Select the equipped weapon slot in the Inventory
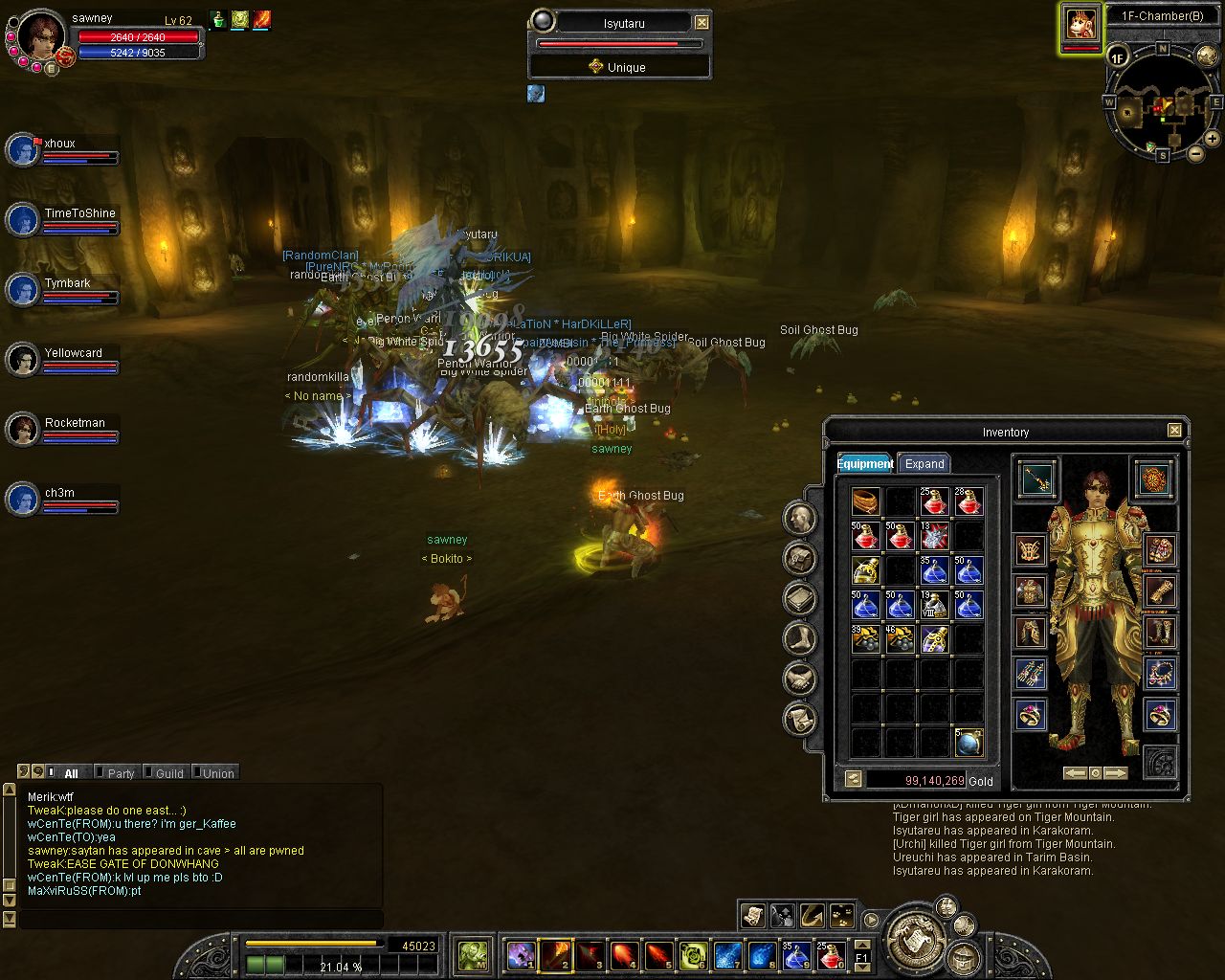The image size is (1225, 980). pos(1036,481)
